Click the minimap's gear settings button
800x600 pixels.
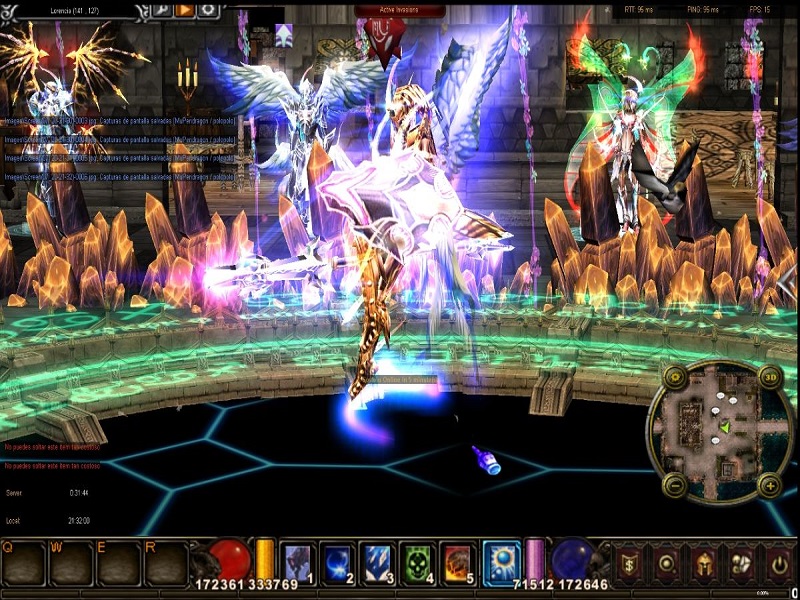point(675,377)
